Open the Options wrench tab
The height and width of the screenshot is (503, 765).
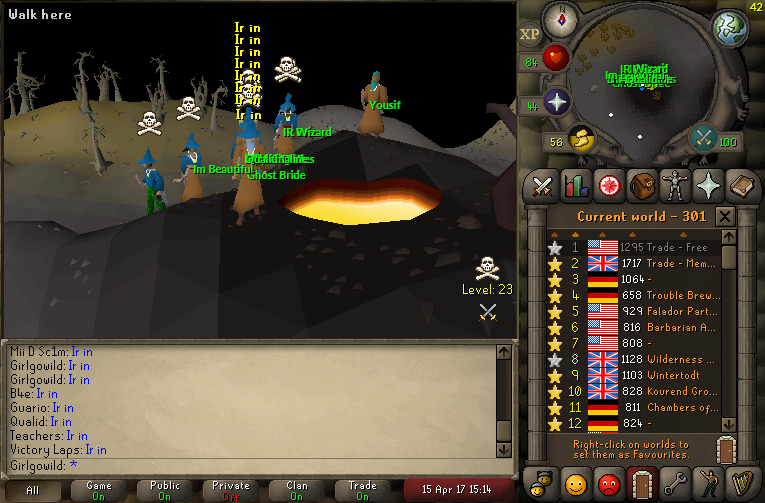(x=674, y=483)
